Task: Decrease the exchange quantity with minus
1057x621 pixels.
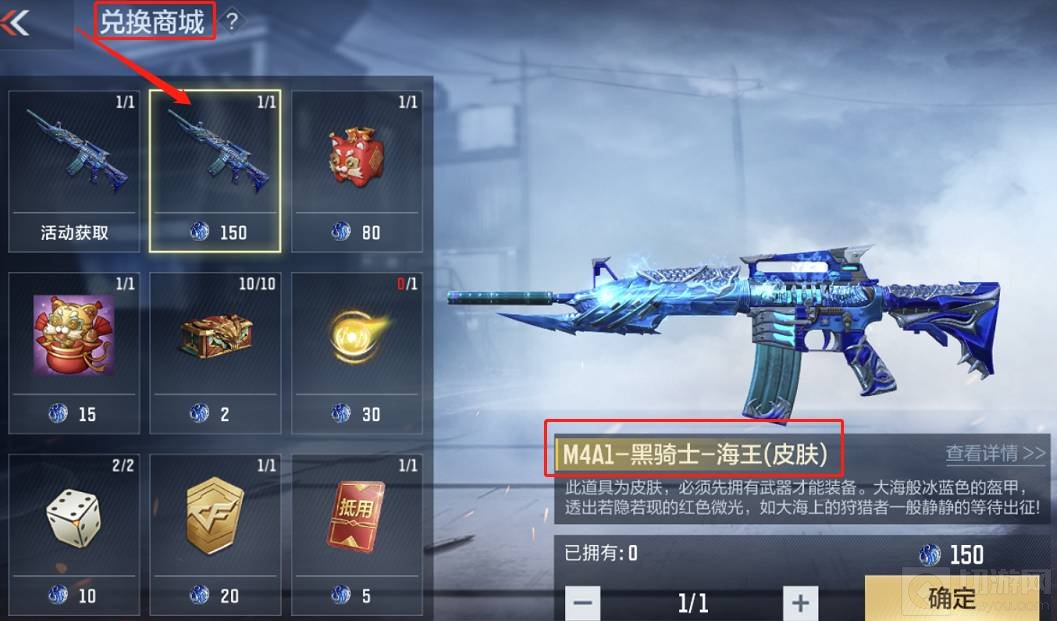Action: tap(584, 603)
